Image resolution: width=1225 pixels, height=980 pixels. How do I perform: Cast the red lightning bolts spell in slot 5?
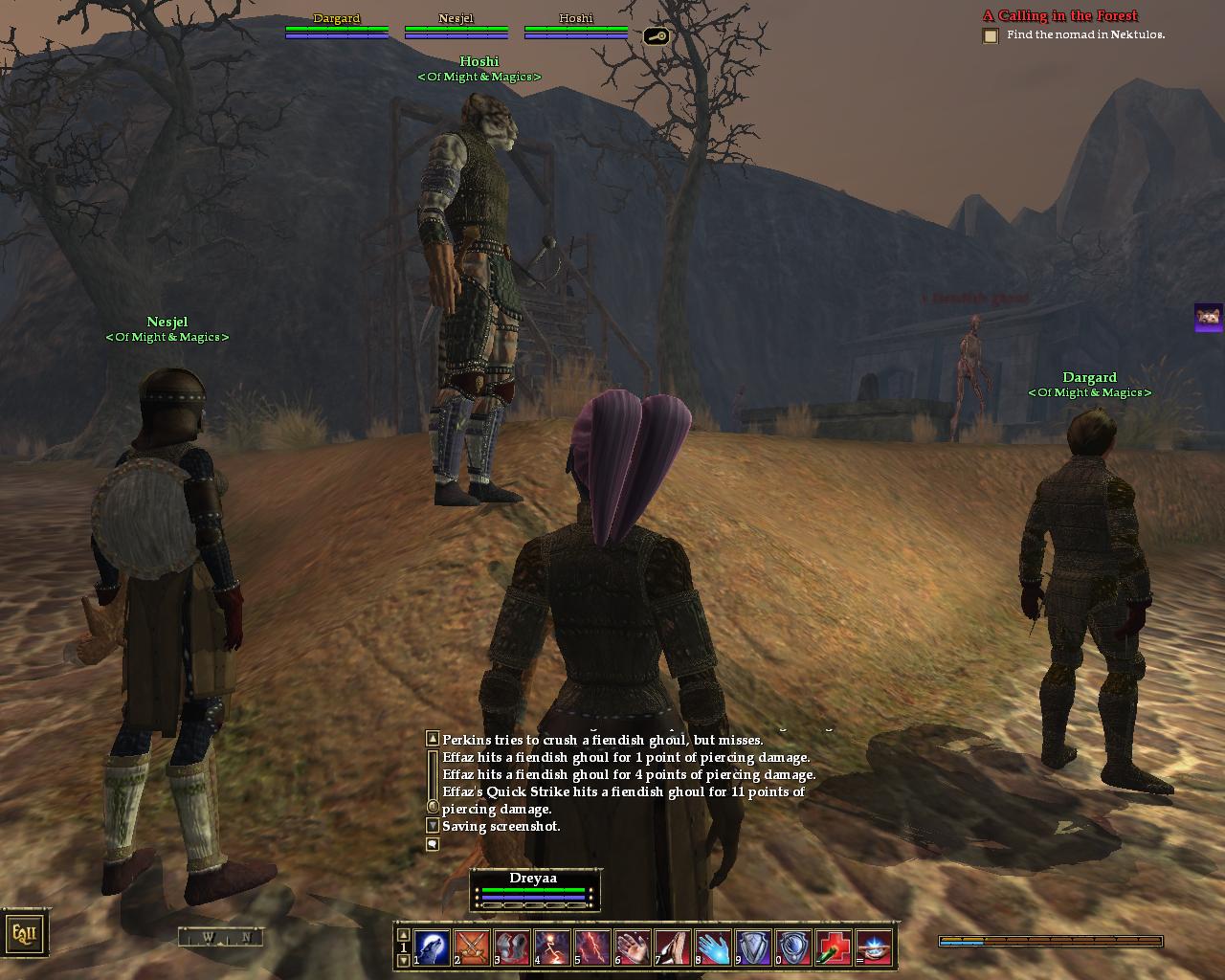point(592,947)
